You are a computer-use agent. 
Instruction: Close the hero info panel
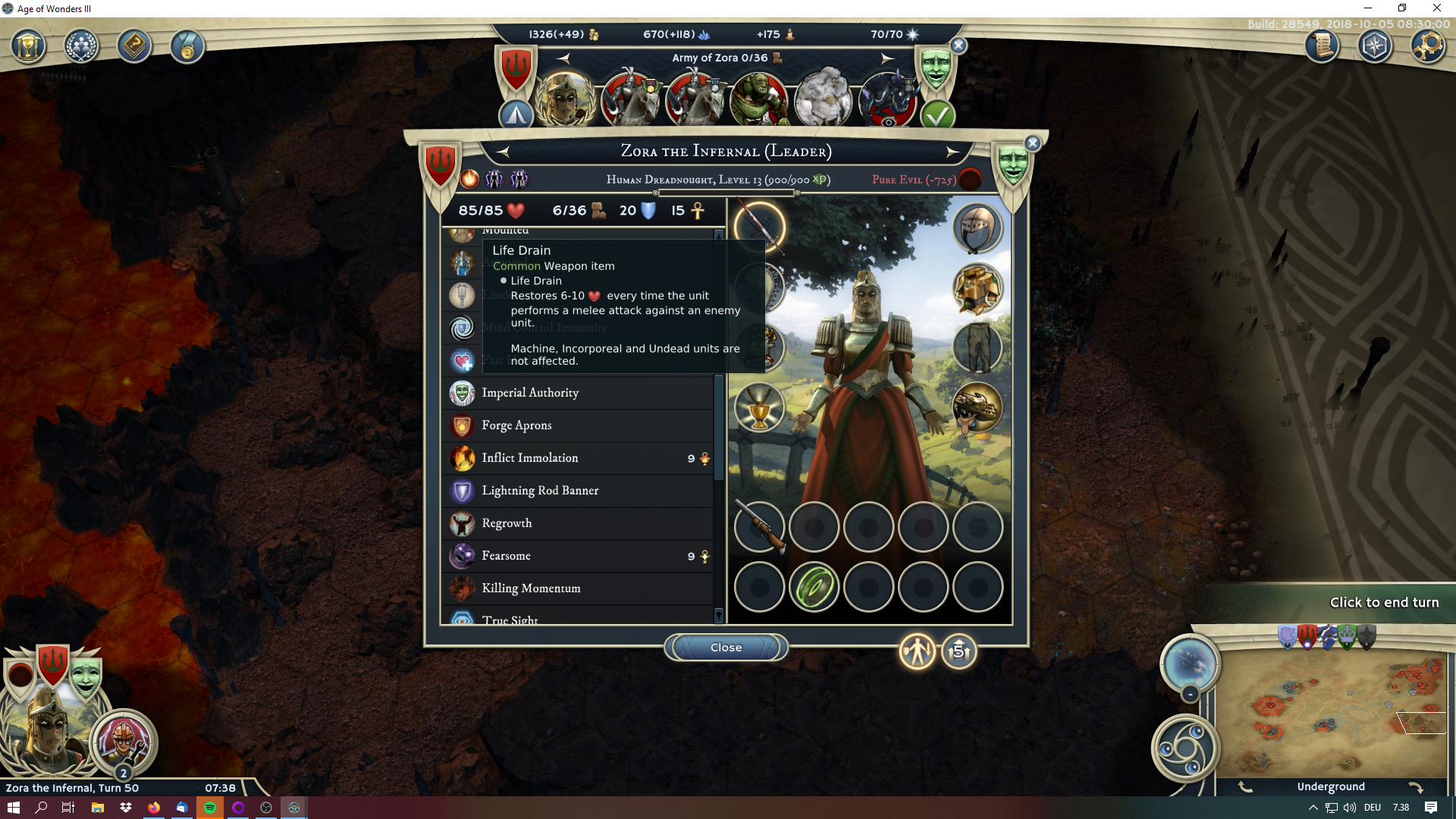(726, 648)
